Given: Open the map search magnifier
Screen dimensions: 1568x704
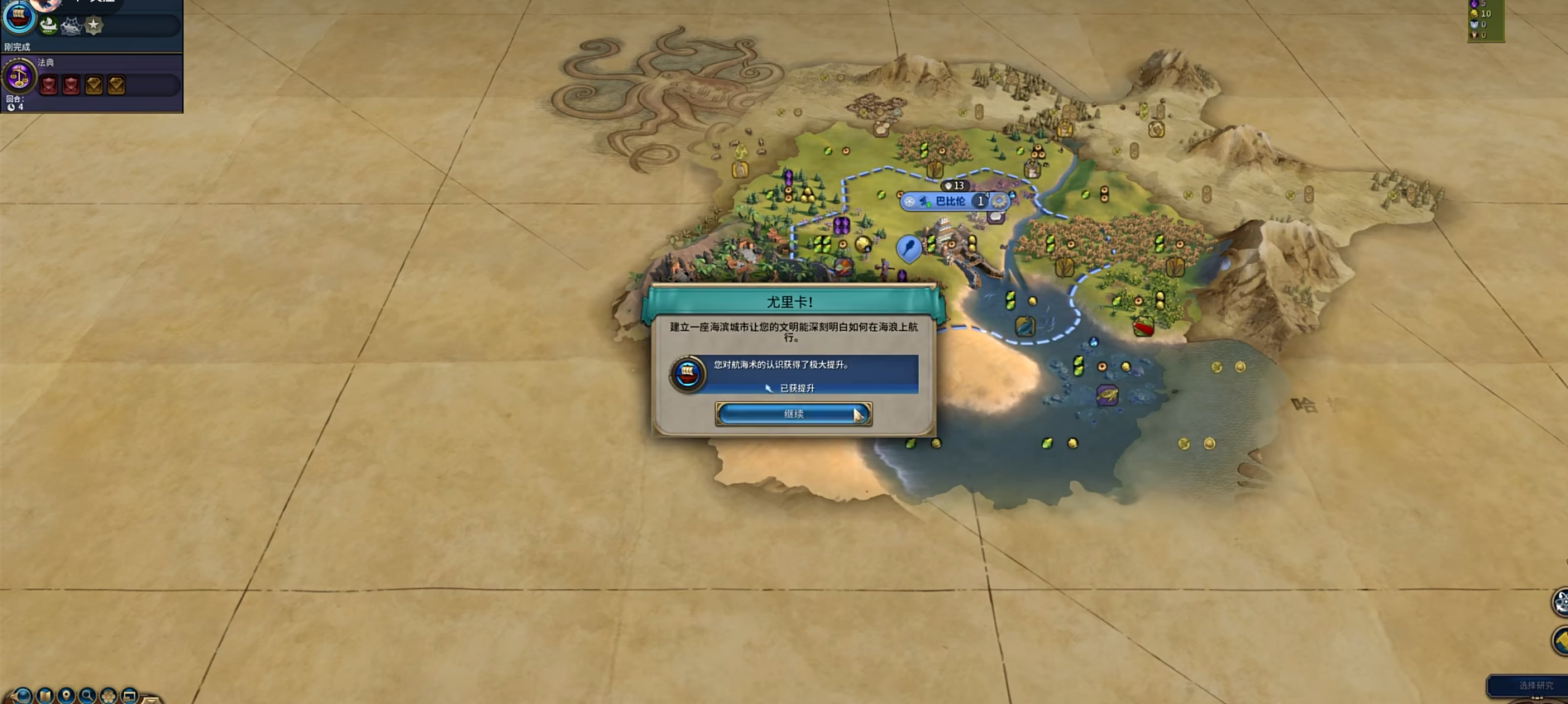Looking at the screenshot, I should click(x=87, y=696).
